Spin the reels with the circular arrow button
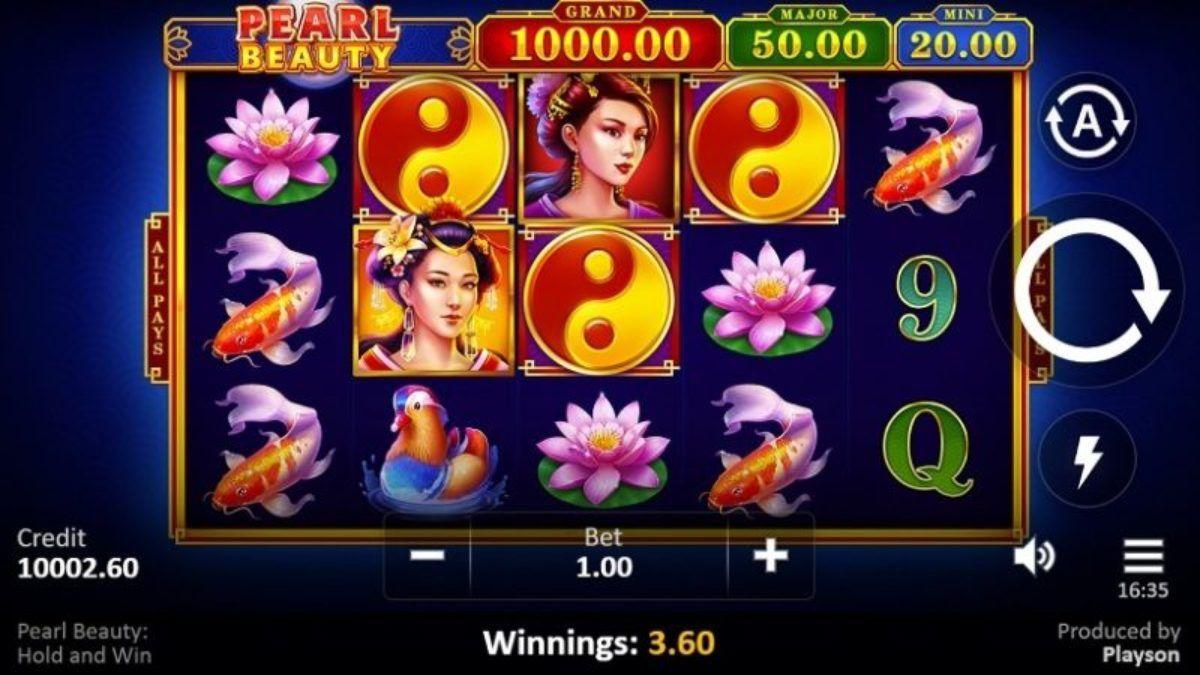 tap(1090, 289)
